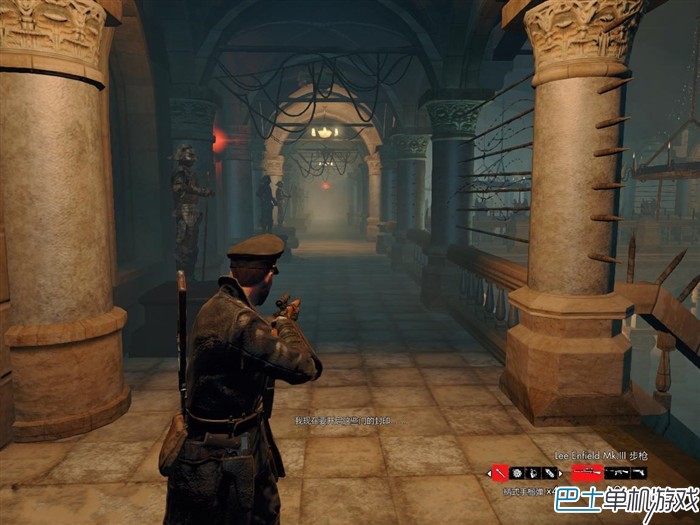
Task: Choose the land mine item slot
Action: [x=517, y=472]
